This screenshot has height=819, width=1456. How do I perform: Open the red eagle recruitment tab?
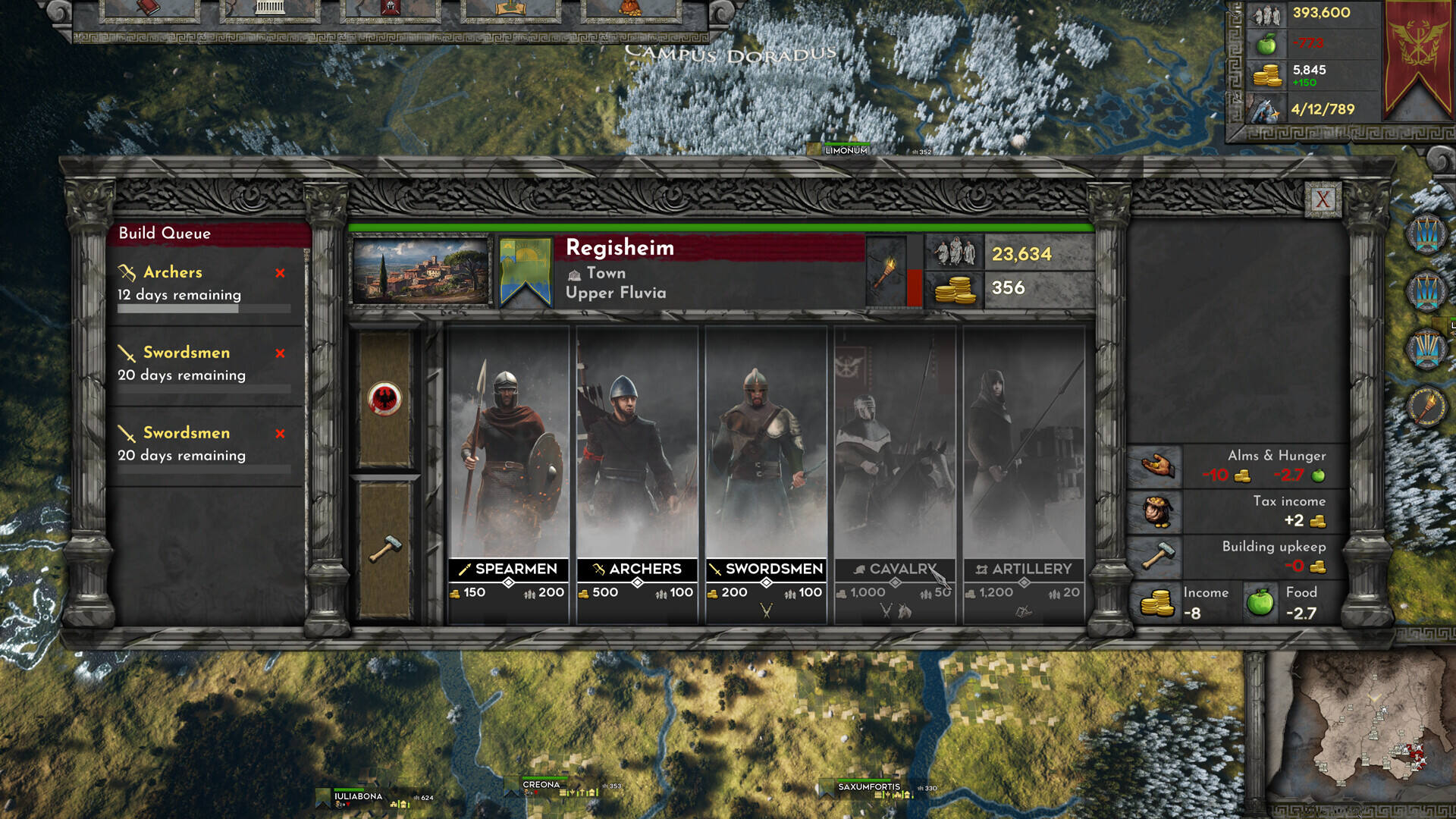(385, 399)
